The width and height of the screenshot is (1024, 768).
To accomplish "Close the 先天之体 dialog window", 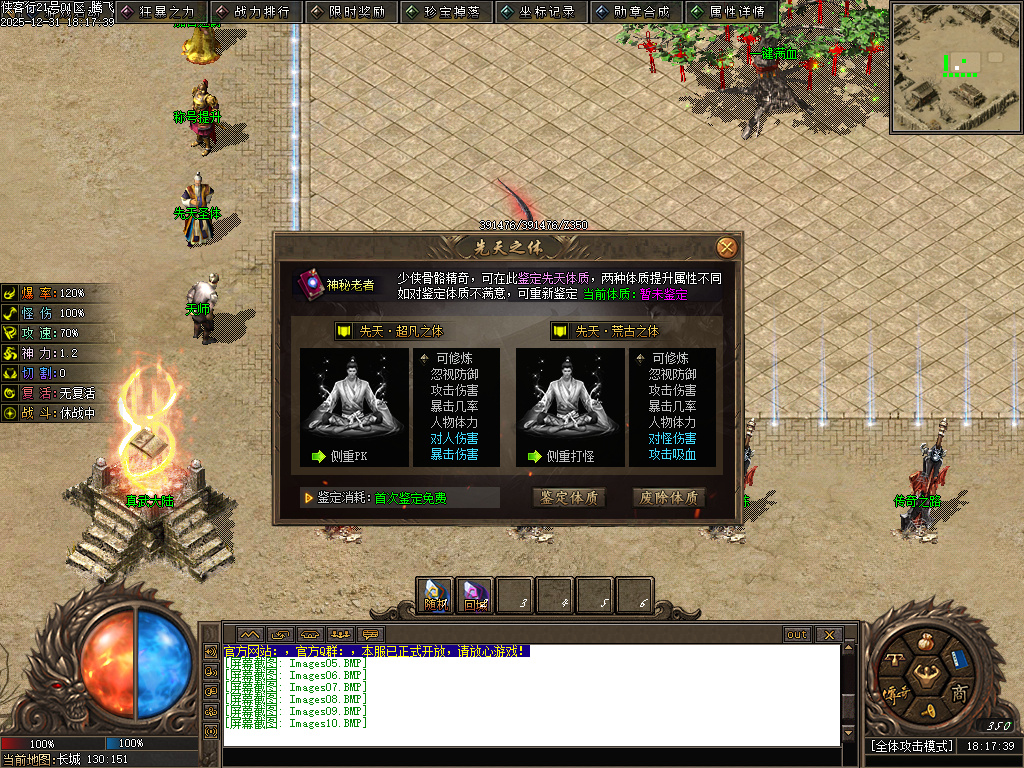I will [727, 247].
